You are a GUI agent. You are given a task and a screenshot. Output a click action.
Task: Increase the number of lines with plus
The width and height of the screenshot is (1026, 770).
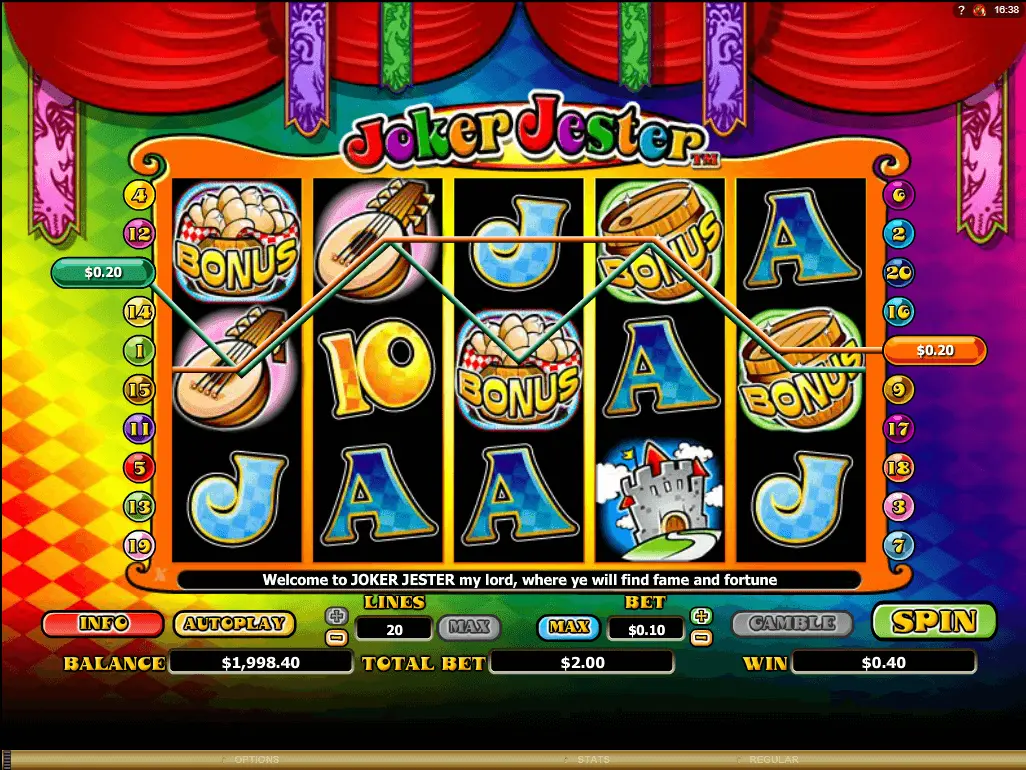tap(337, 615)
